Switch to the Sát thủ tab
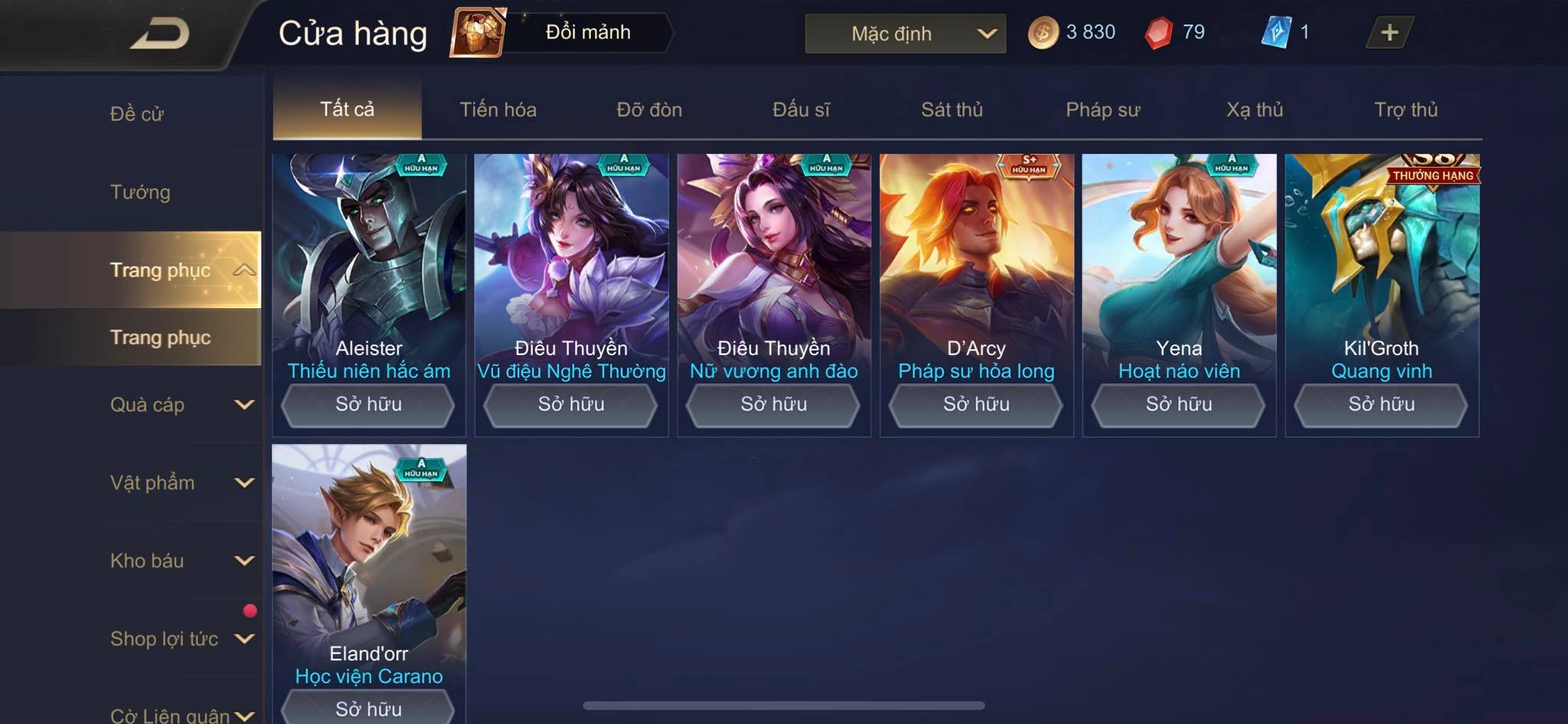Viewport: 1568px width, 724px height. (x=952, y=109)
